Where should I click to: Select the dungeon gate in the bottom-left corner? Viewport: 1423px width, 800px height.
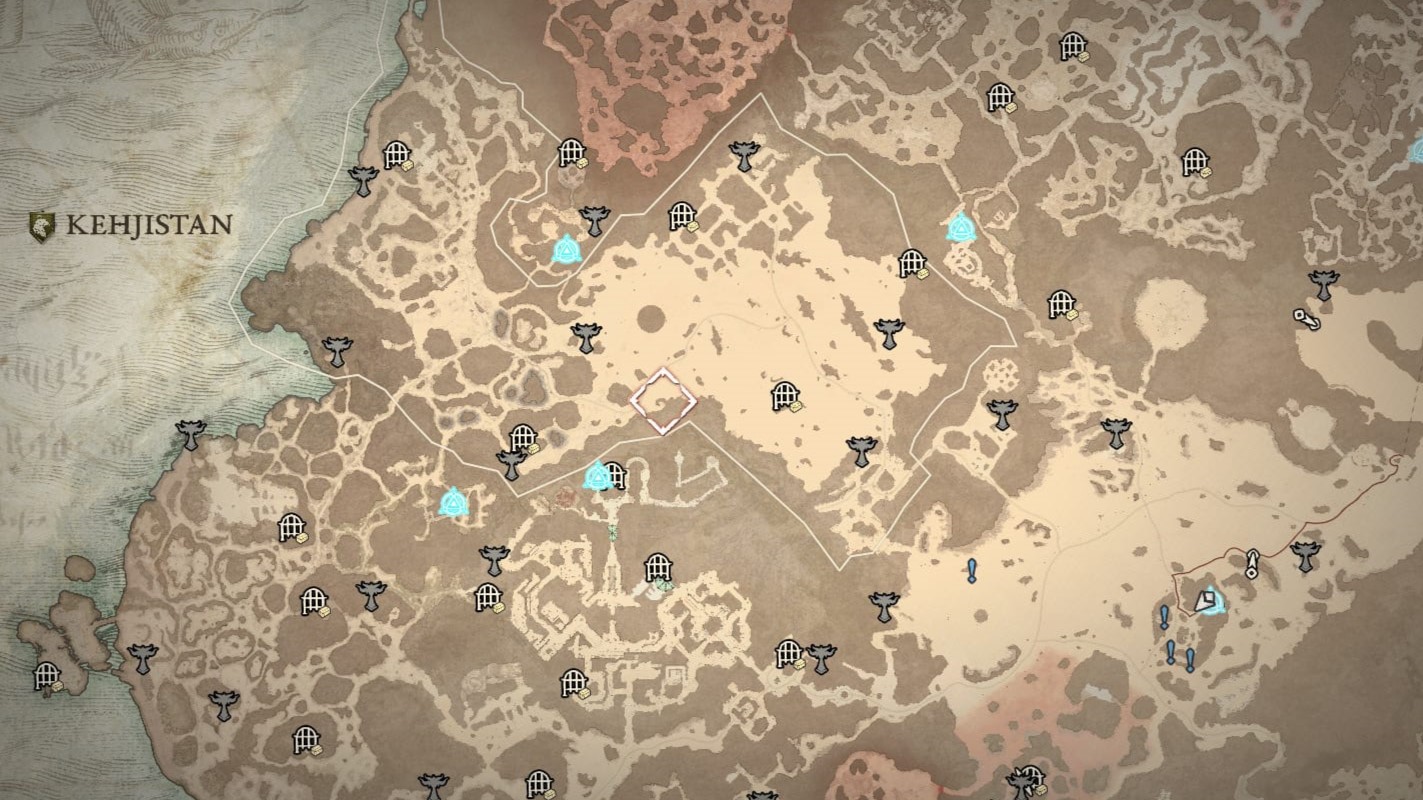point(47,676)
